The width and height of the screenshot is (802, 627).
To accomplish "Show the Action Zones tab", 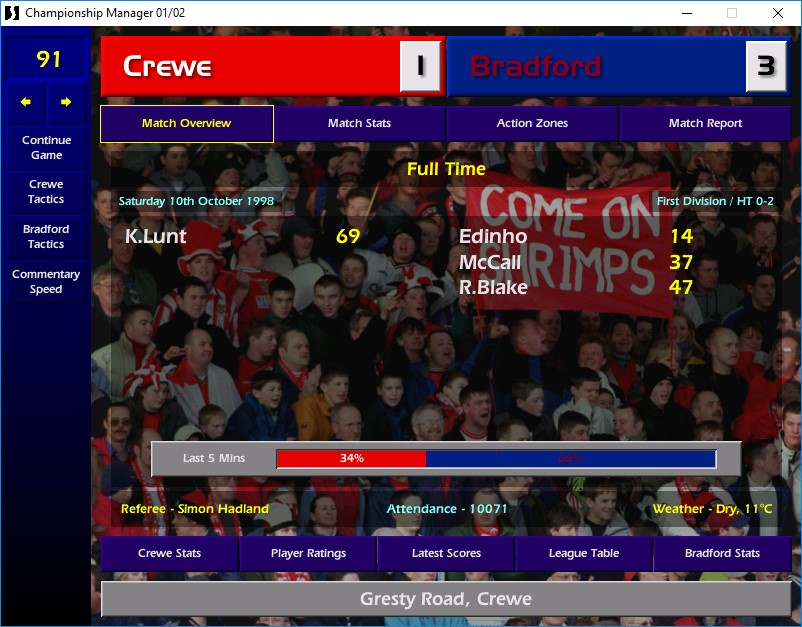I will coord(532,124).
